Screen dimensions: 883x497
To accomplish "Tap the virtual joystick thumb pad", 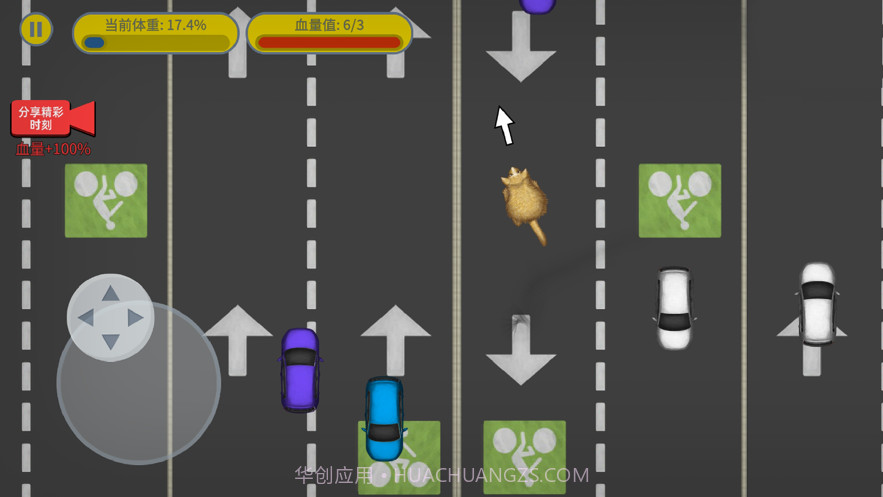I will (x=110, y=317).
